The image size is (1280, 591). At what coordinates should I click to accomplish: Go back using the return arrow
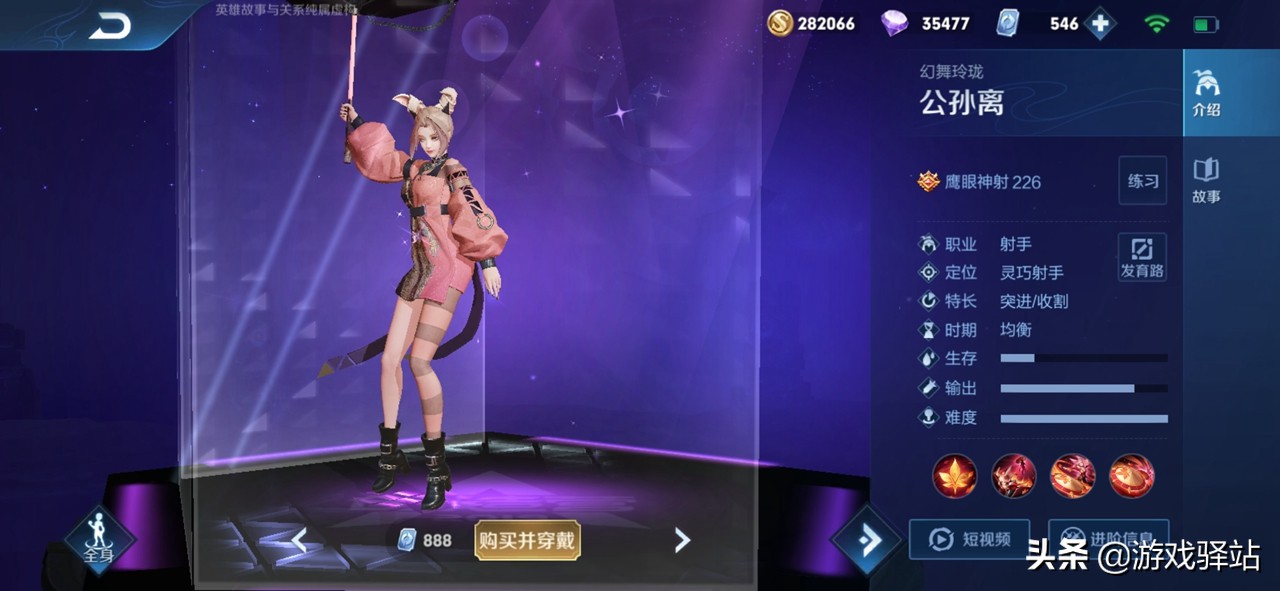click(110, 26)
